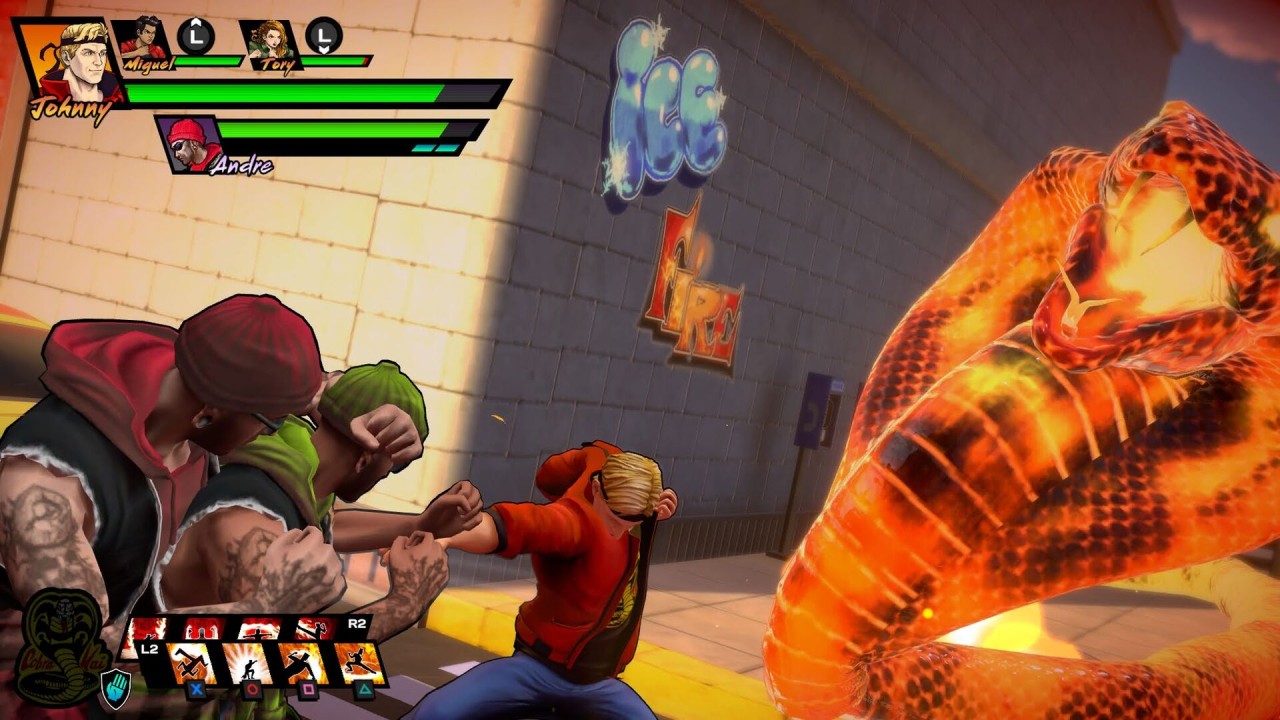Select the blue fist shield icon
This screenshot has height=720, width=1280.
click(x=115, y=686)
